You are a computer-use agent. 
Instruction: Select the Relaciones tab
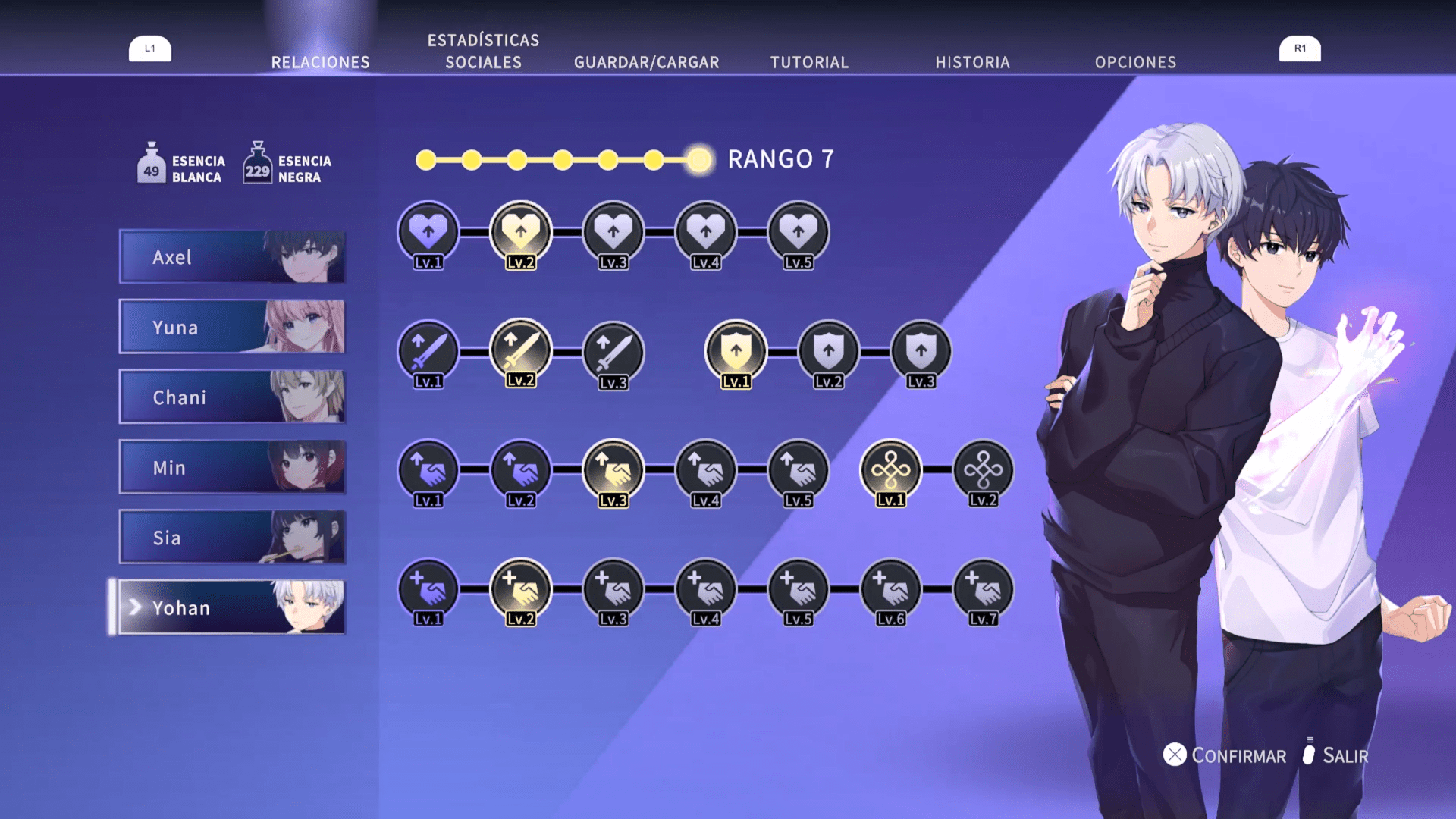tap(321, 62)
